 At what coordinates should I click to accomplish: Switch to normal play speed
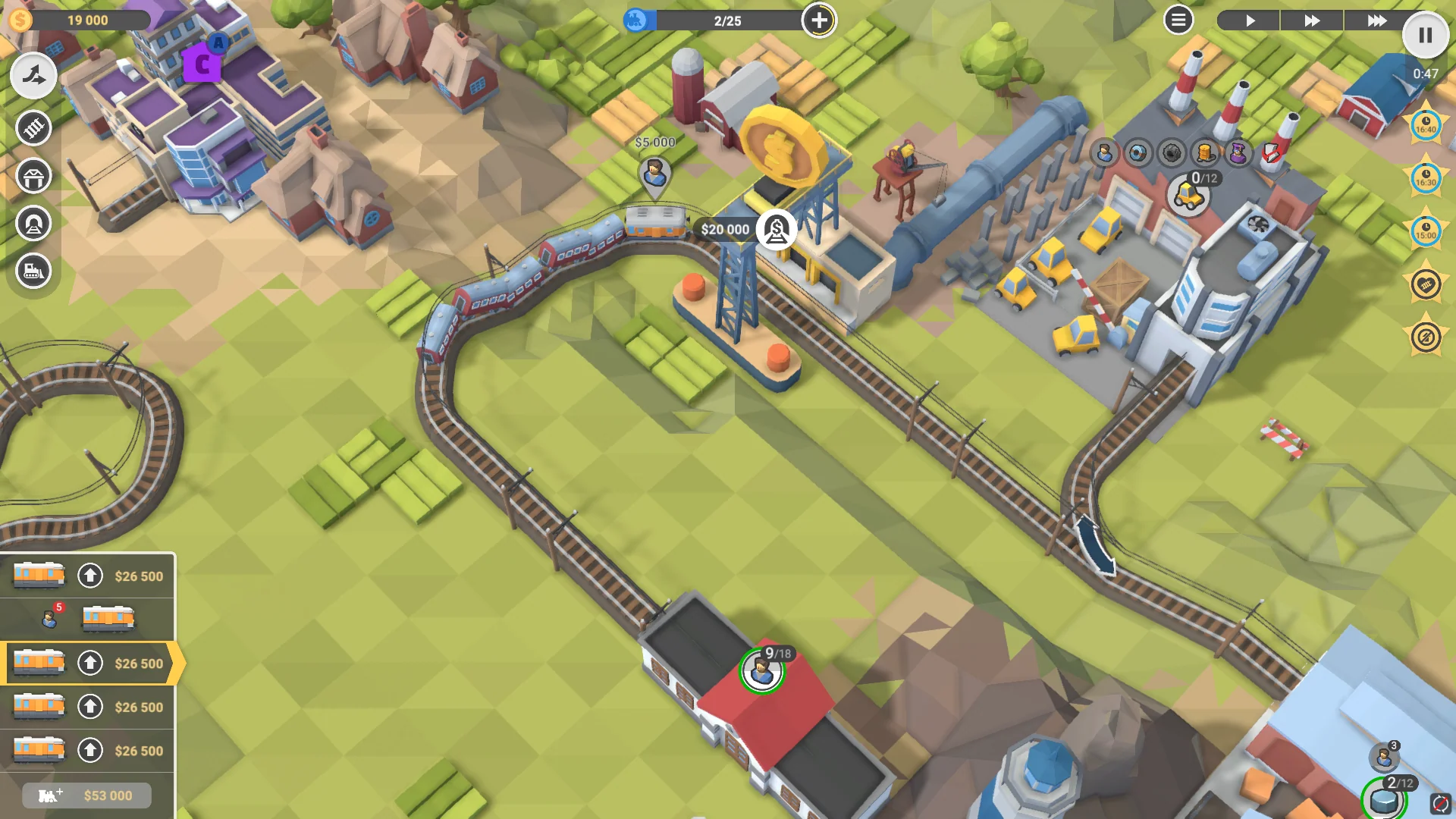pyautogui.click(x=1248, y=20)
